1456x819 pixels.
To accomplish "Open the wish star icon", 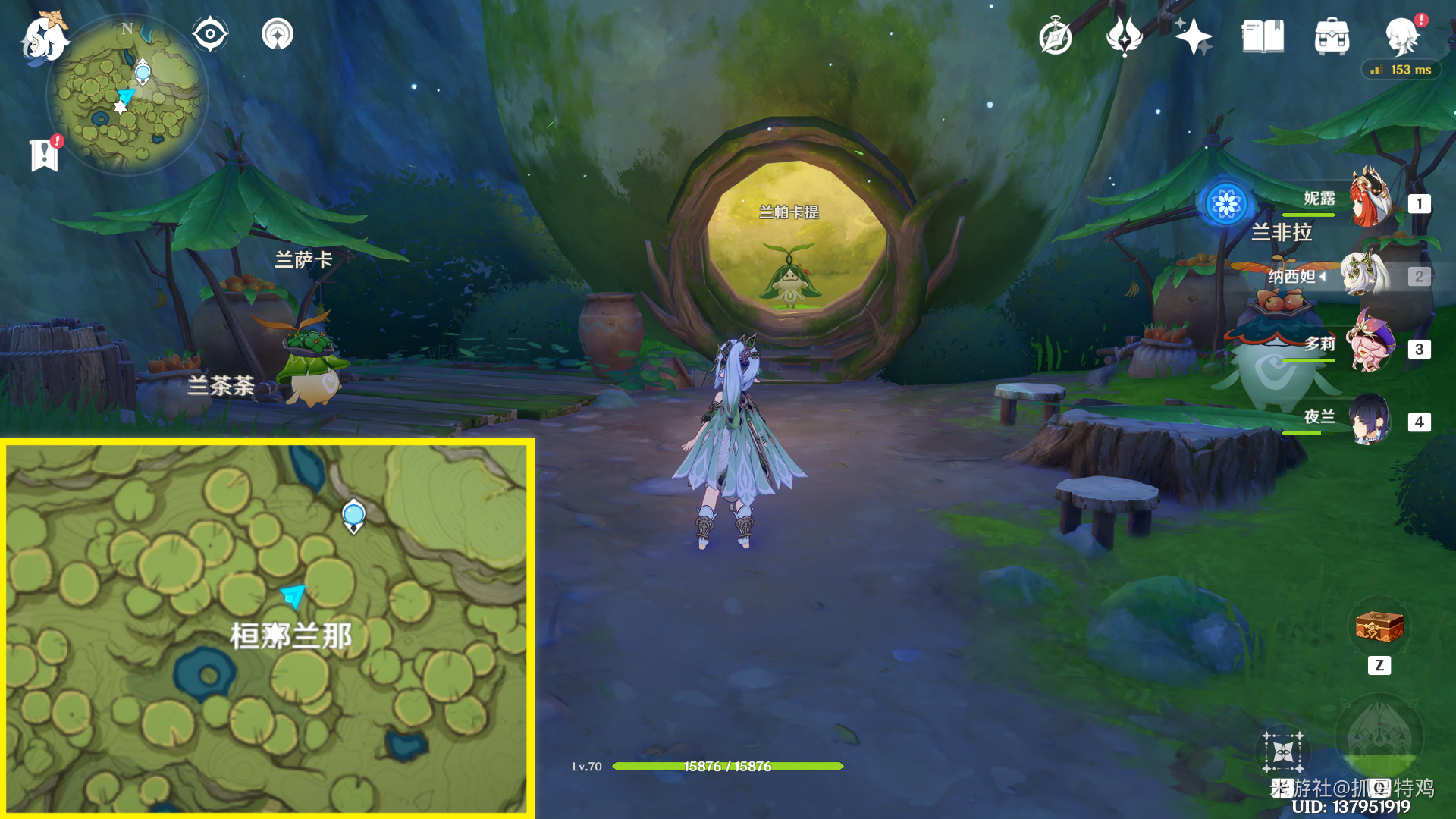I will 1194,36.
